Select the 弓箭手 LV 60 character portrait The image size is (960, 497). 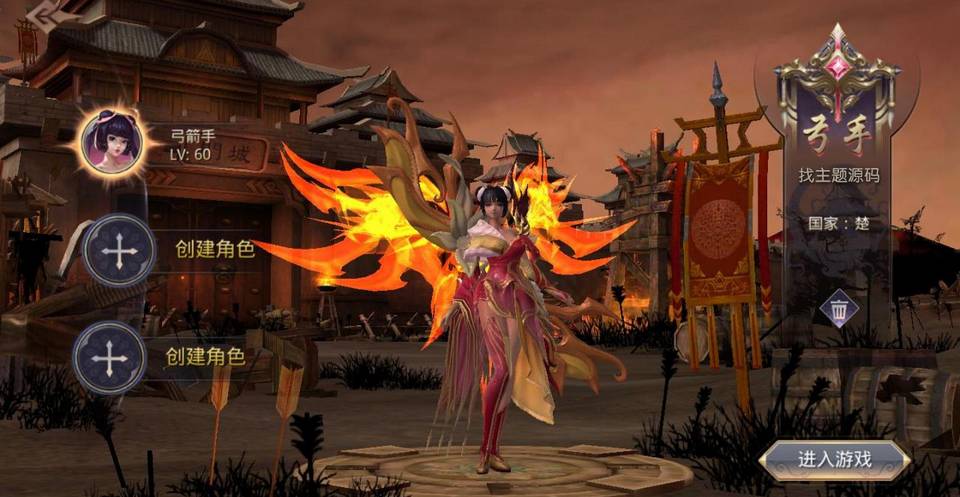coord(114,141)
